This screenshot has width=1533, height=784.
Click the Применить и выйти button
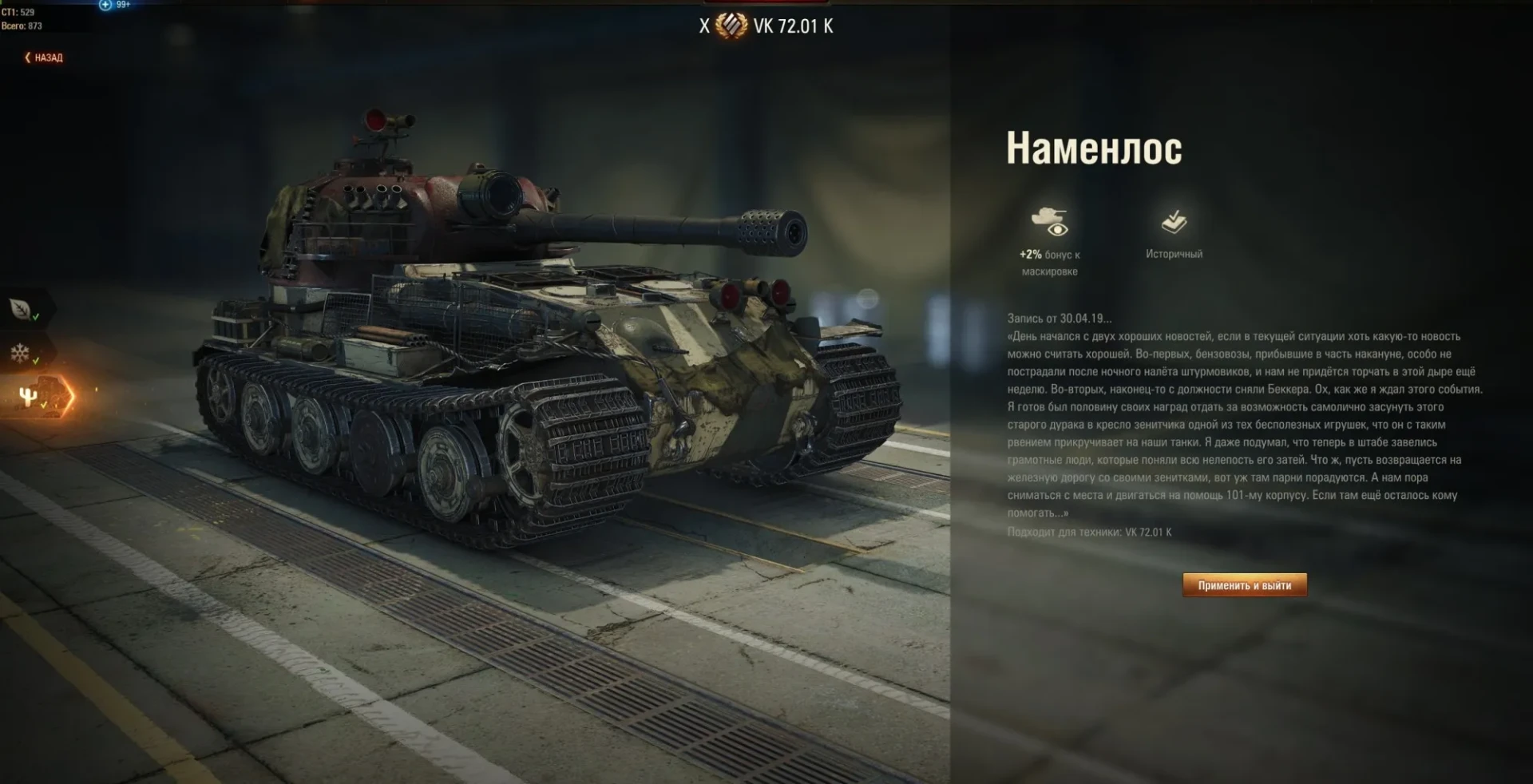pyautogui.click(x=1244, y=585)
